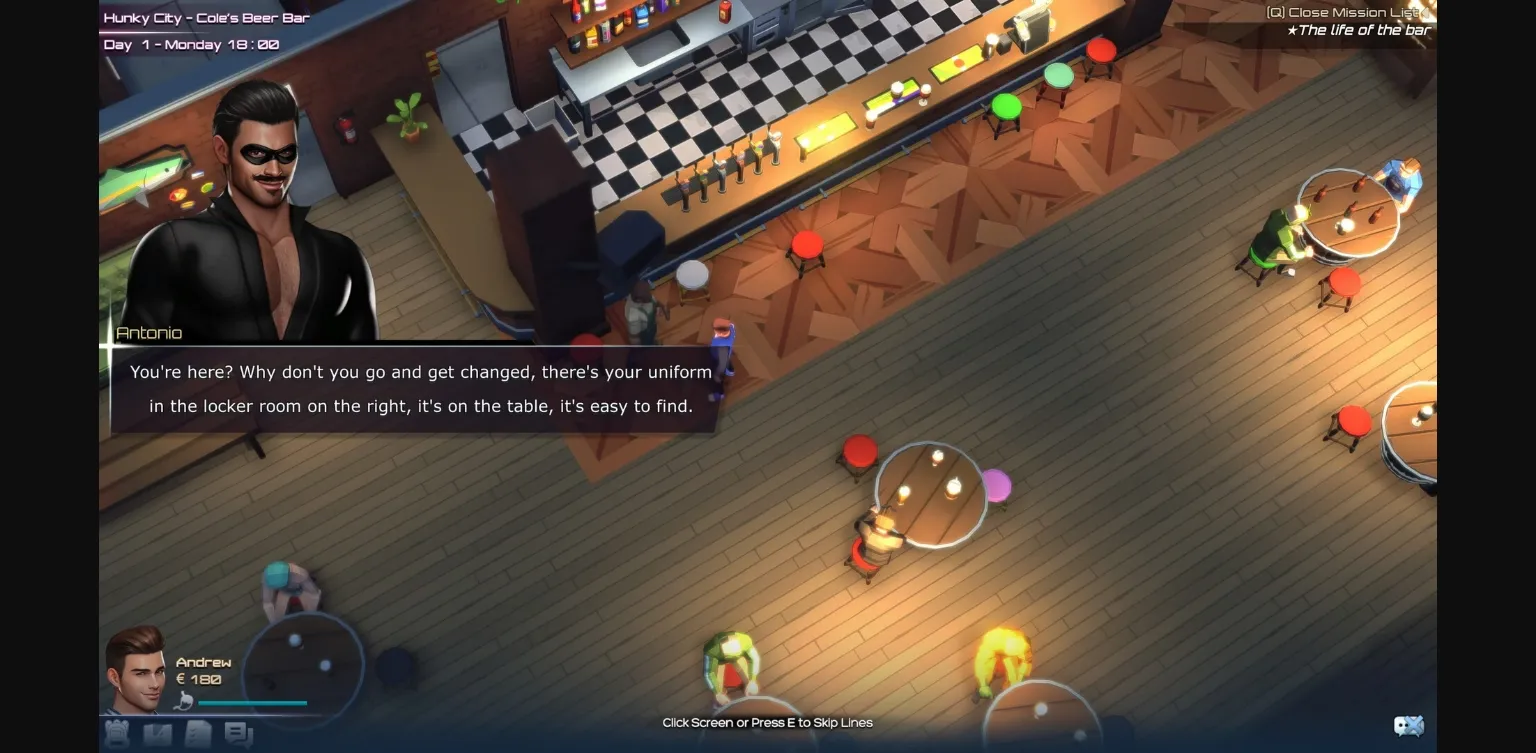The height and width of the screenshot is (753, 1536).
Task: Open the quest checklist icon
Action: click(x=199, y=733)
